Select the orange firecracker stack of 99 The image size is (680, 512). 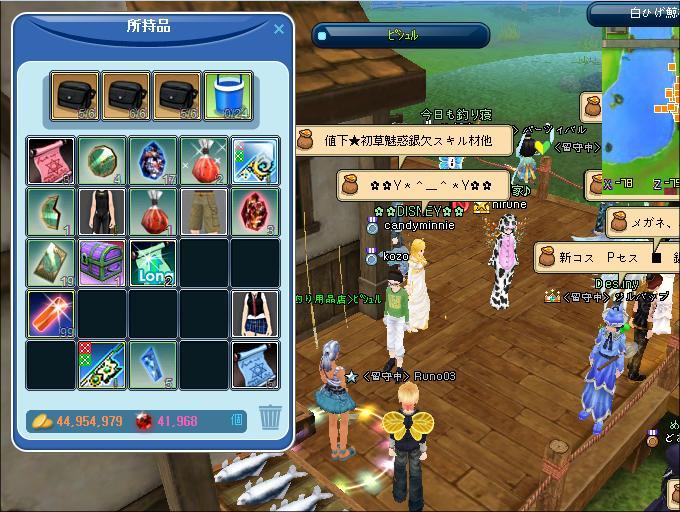[50, 314]
